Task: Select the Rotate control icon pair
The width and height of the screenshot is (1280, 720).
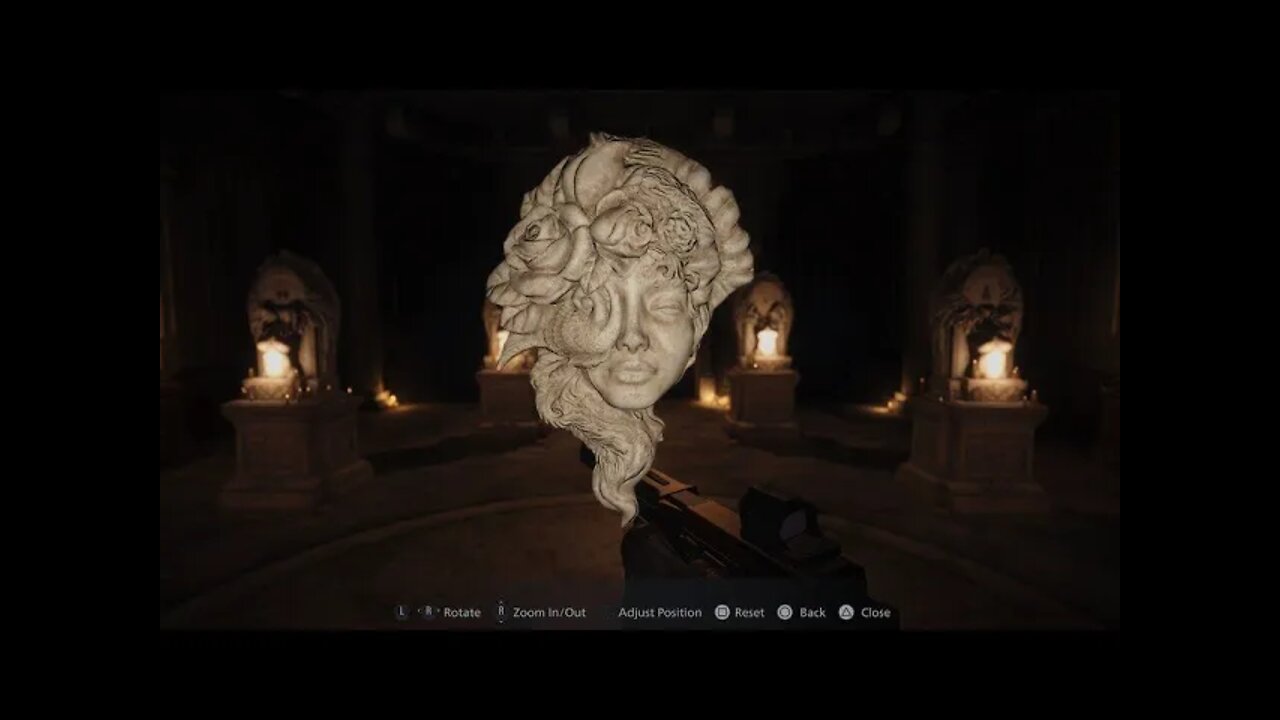Action: [413, 611]
